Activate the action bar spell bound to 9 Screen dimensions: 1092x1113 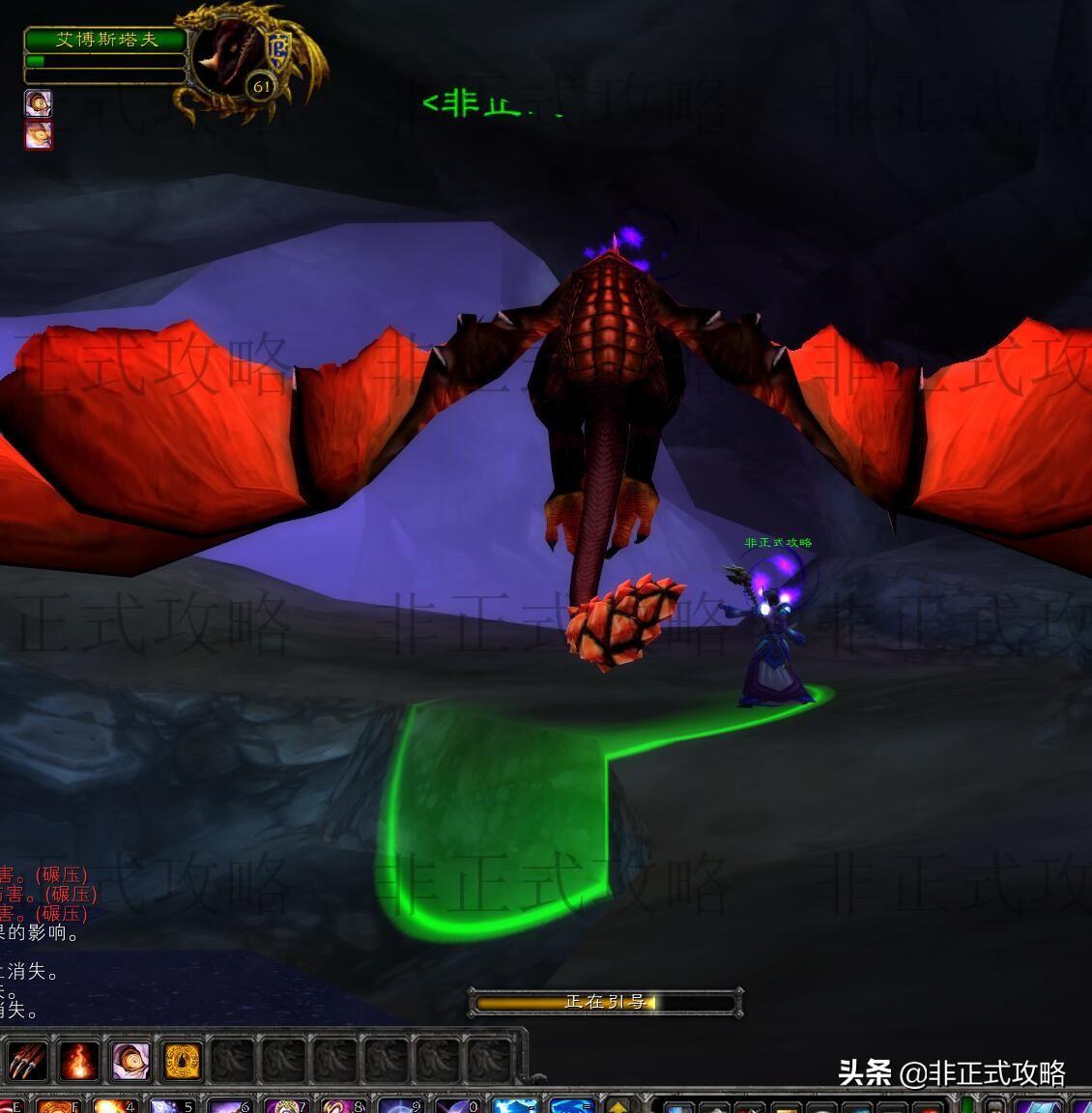399,1105
